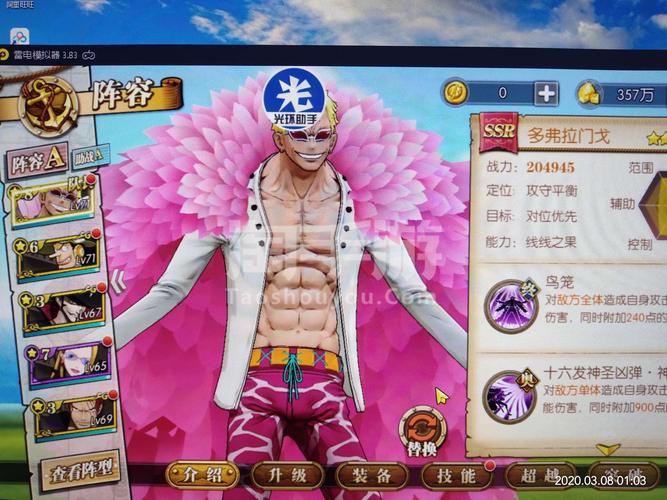Image resolution: width=667 pixels, height=500 pixels.
Task: Switch to the 升级 (Level up) tab
Action: (287, 475)
